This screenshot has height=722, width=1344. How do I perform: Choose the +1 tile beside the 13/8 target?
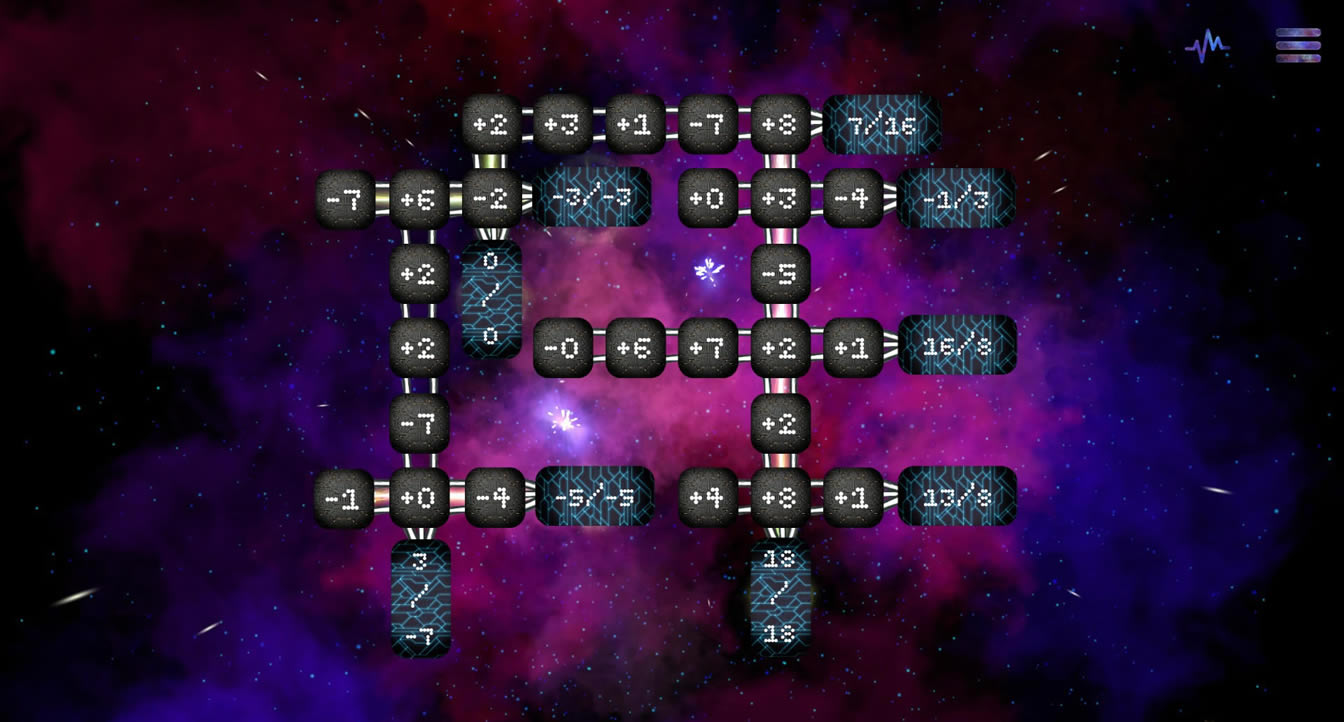pos(853,498)
